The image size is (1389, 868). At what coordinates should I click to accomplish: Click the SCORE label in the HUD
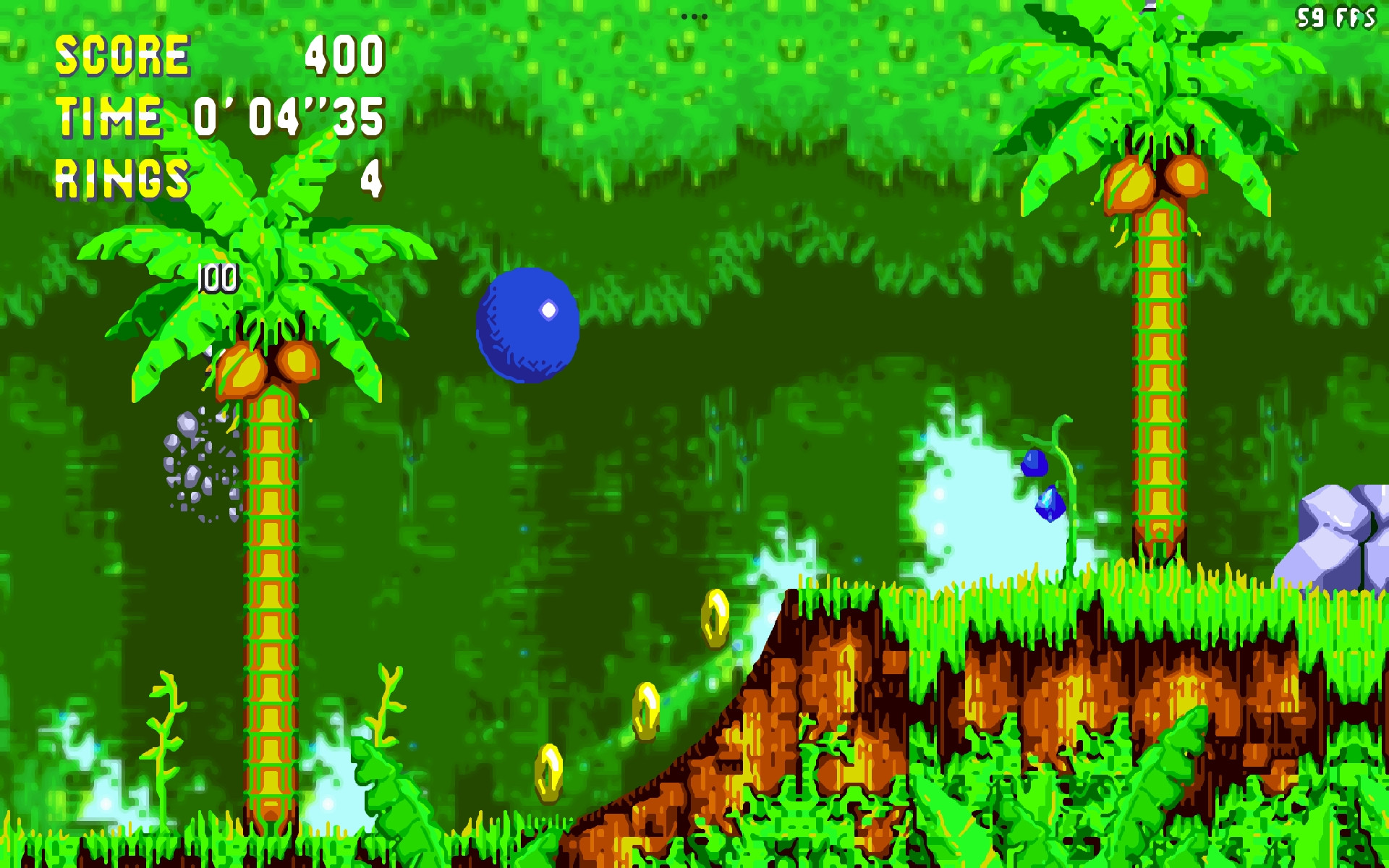tap(123, 54)
